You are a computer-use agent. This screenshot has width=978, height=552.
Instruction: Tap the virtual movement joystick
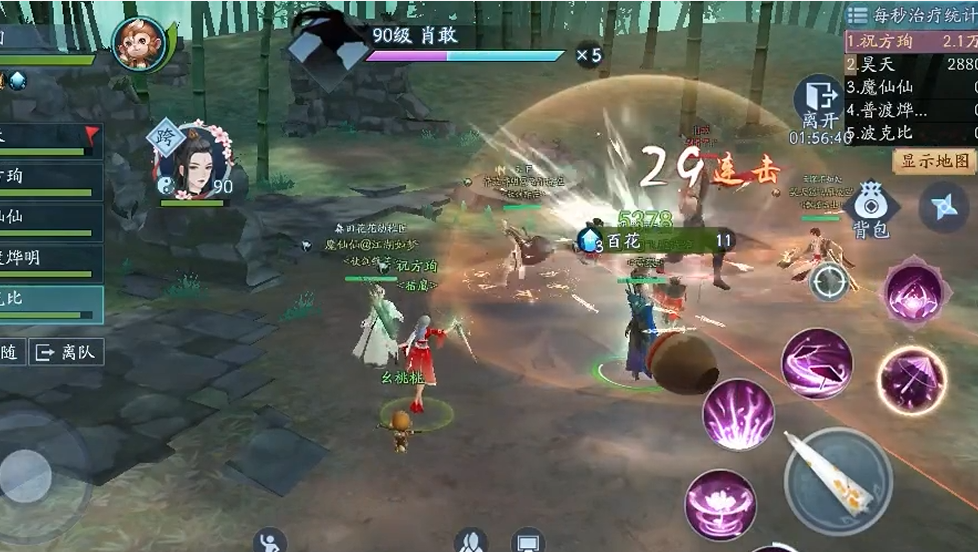coord(28,475)
